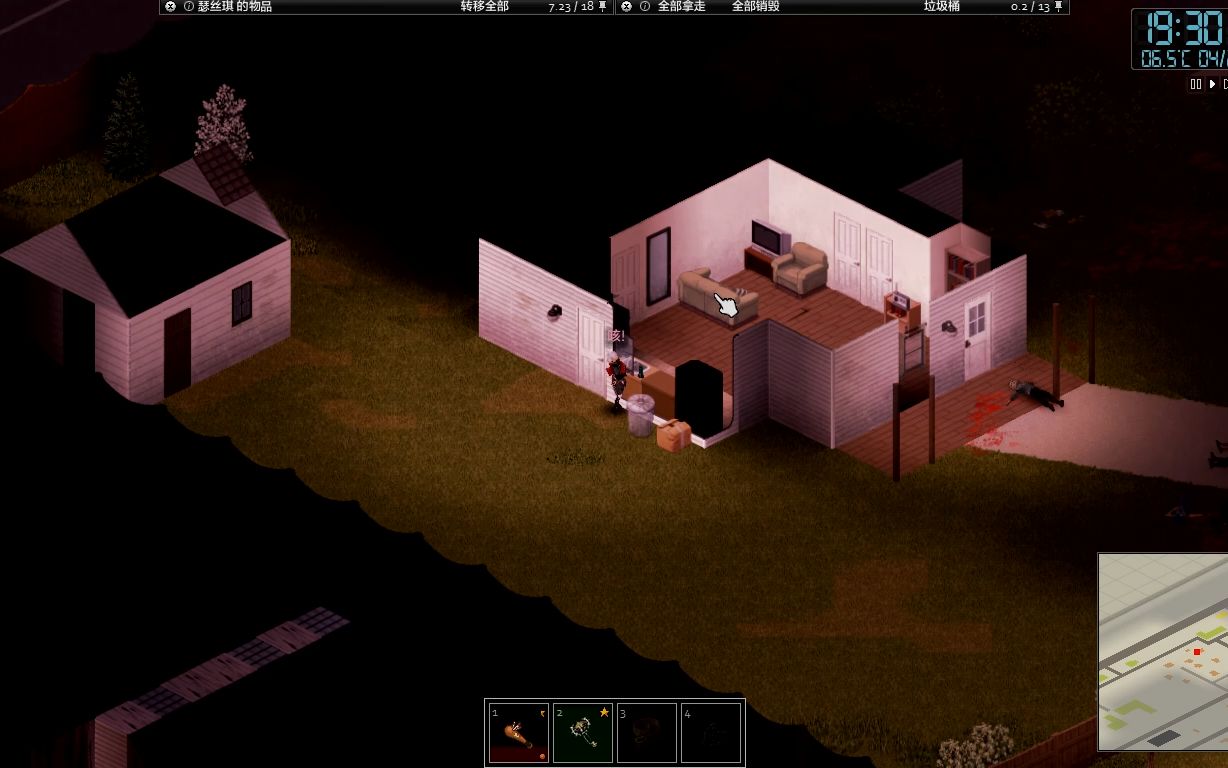Show info for the 瑟丝琪 inventory panel
This screenshot has width=1228, height=768.
pyautogui.click(x=189, y=6)
